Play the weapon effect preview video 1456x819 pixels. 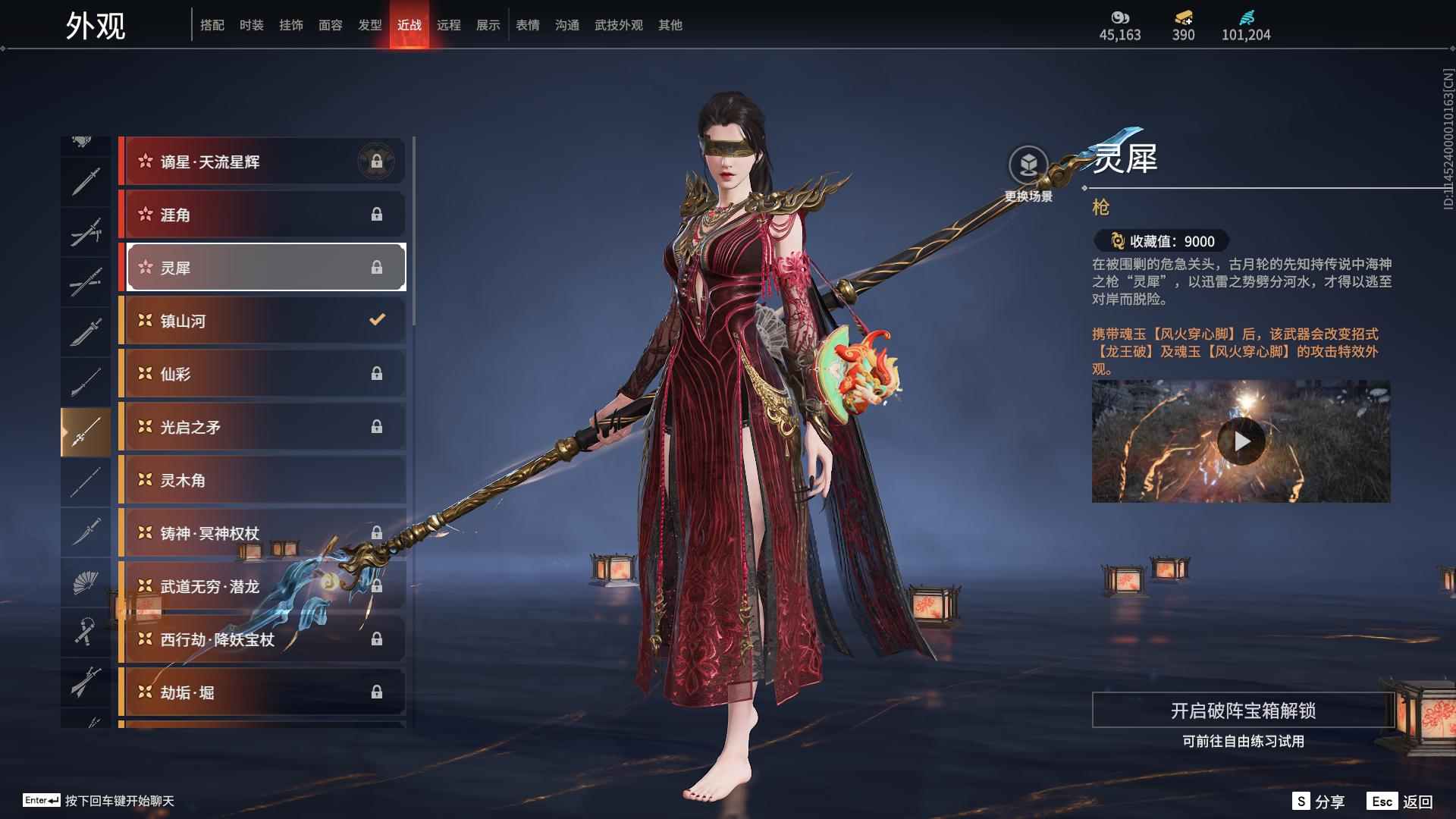(1241, 441)
